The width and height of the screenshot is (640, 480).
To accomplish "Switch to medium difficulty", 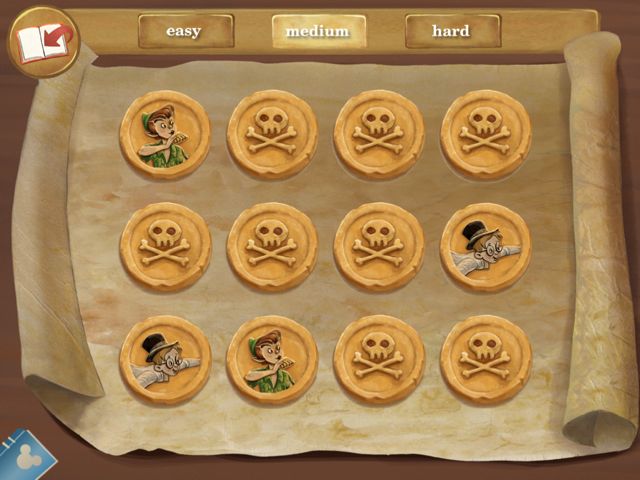I will (318, 31).
